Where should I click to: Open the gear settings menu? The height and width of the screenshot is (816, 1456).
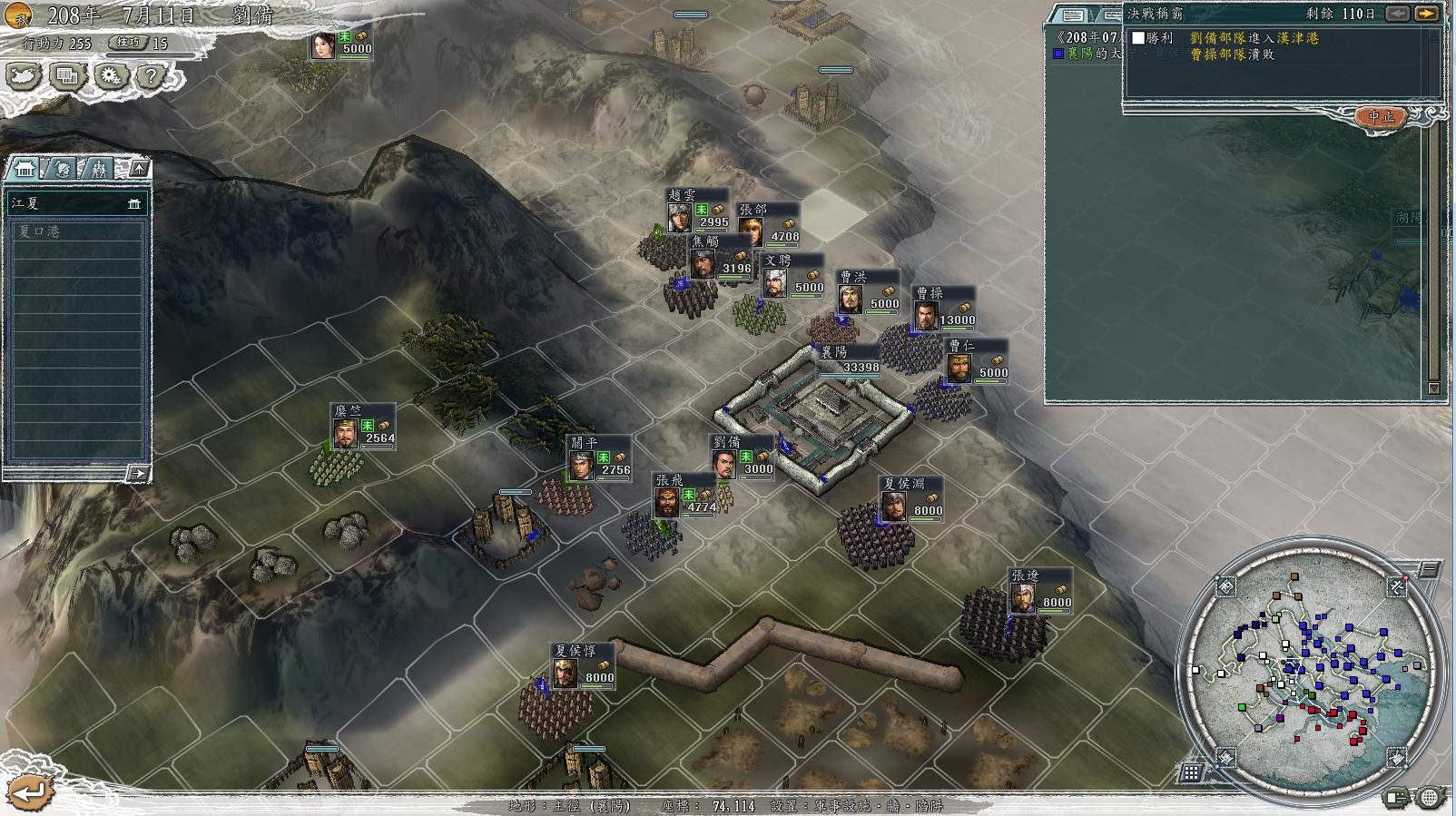(111, 76)
